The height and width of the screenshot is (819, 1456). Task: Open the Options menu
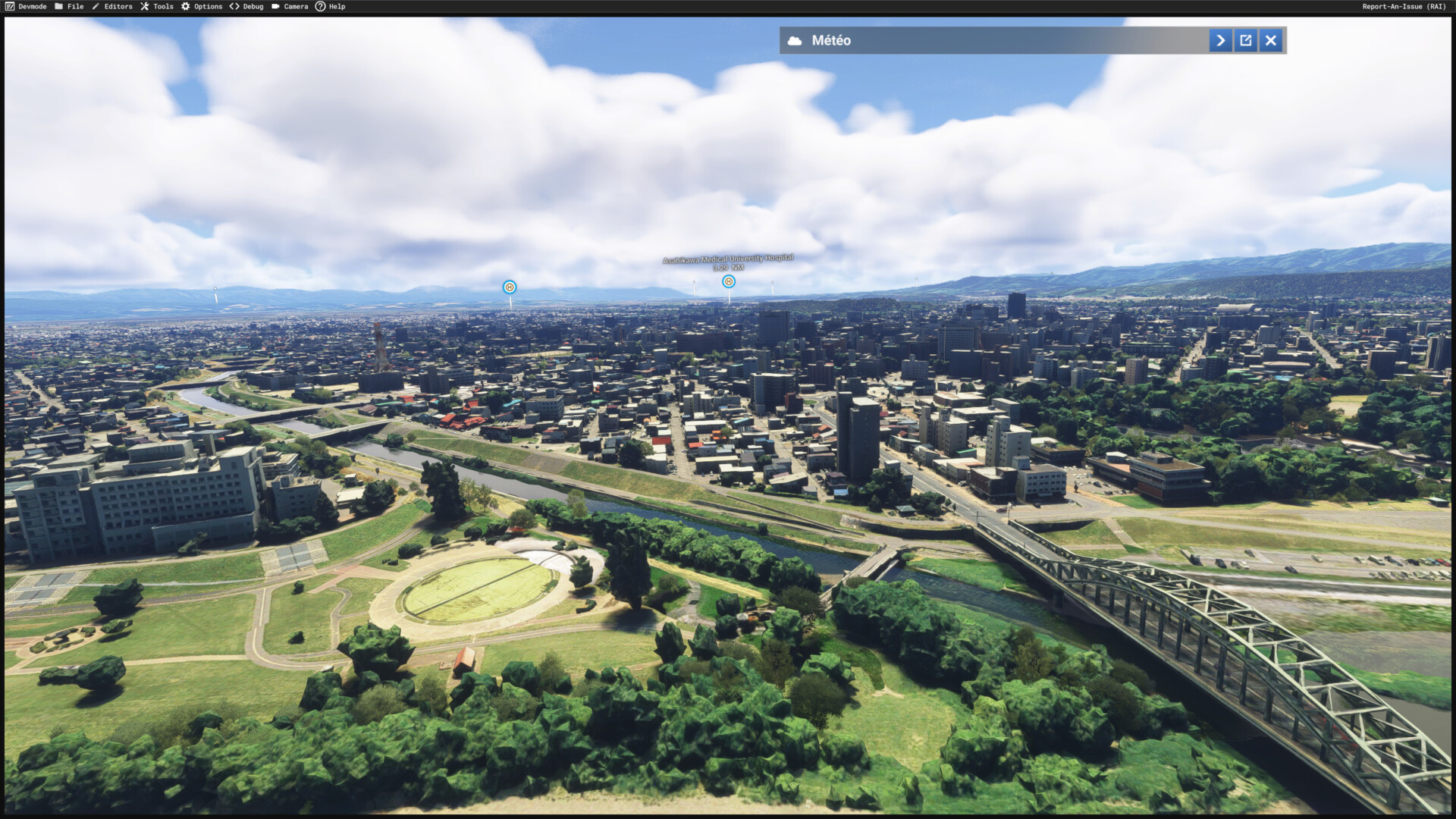202,6
